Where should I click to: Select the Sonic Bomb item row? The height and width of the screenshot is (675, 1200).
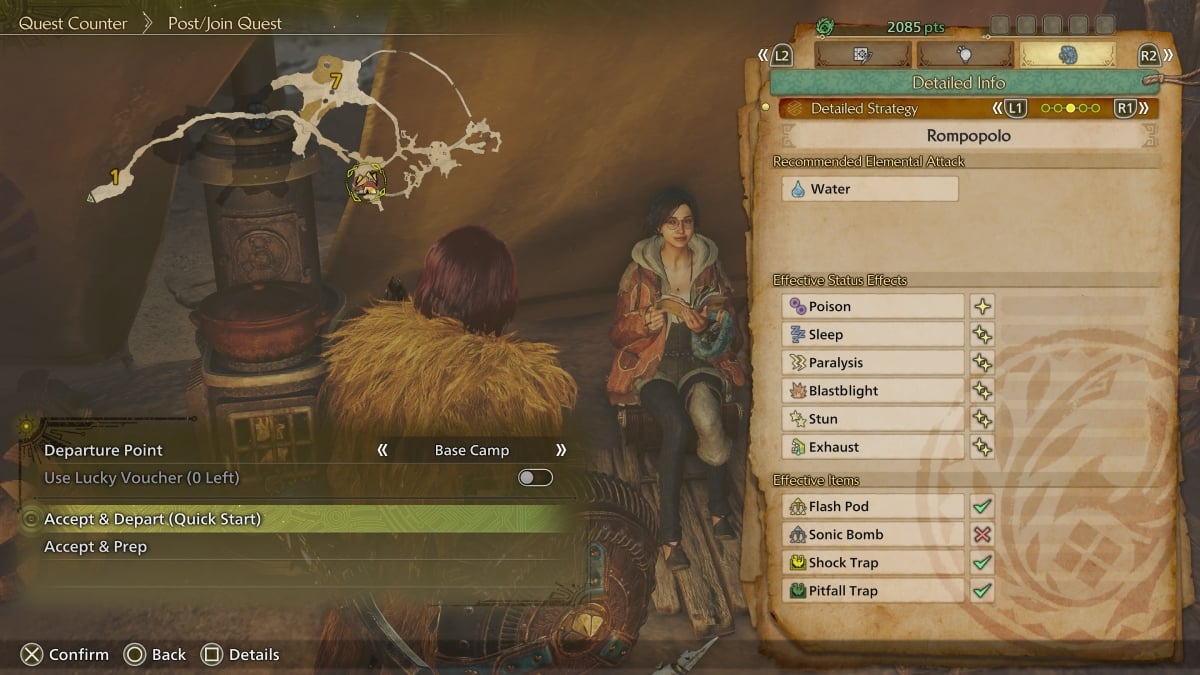tap(872, 535)
